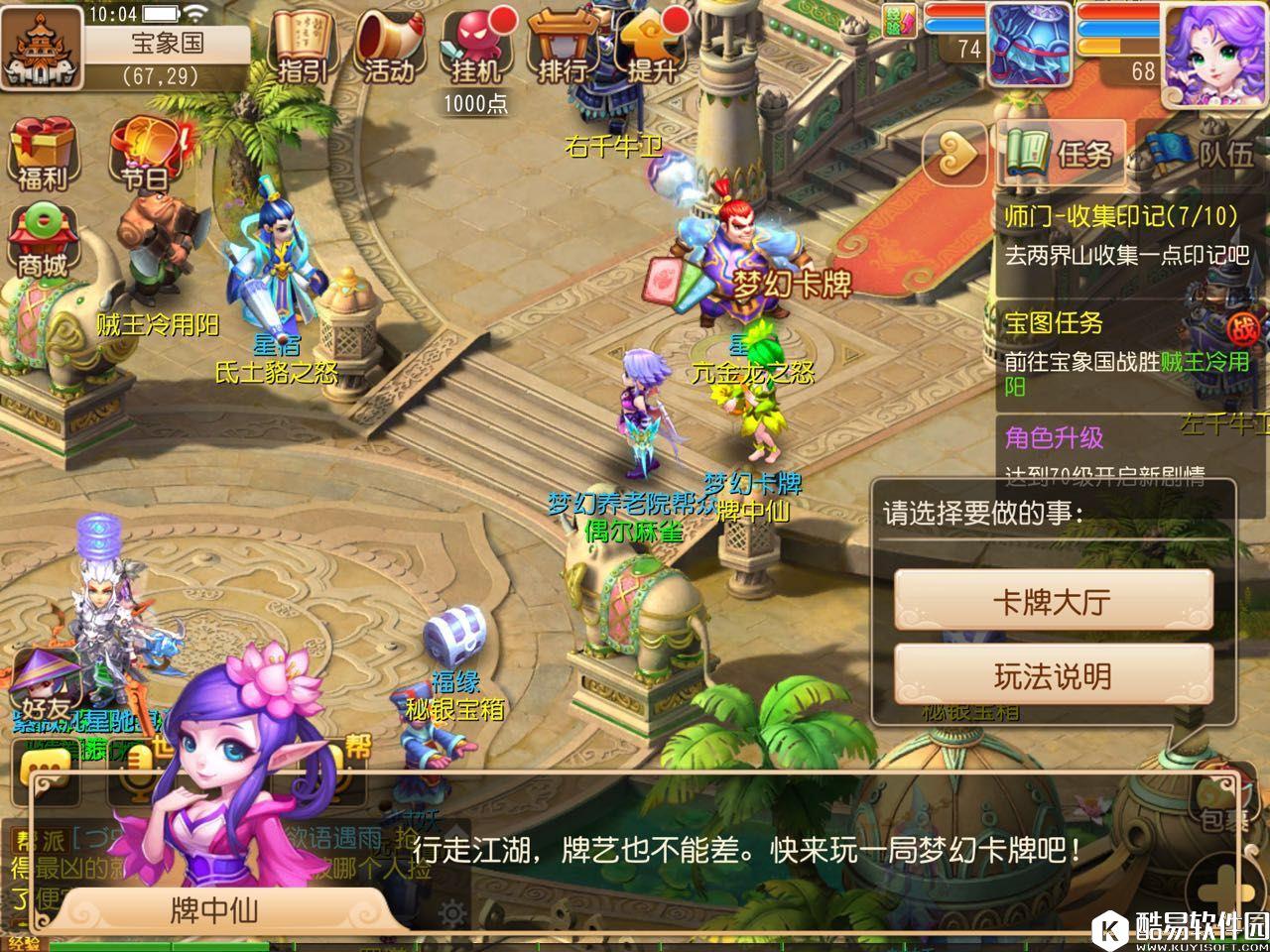Click the 卡牌大厅 card hall button

tap(1052, 601)
